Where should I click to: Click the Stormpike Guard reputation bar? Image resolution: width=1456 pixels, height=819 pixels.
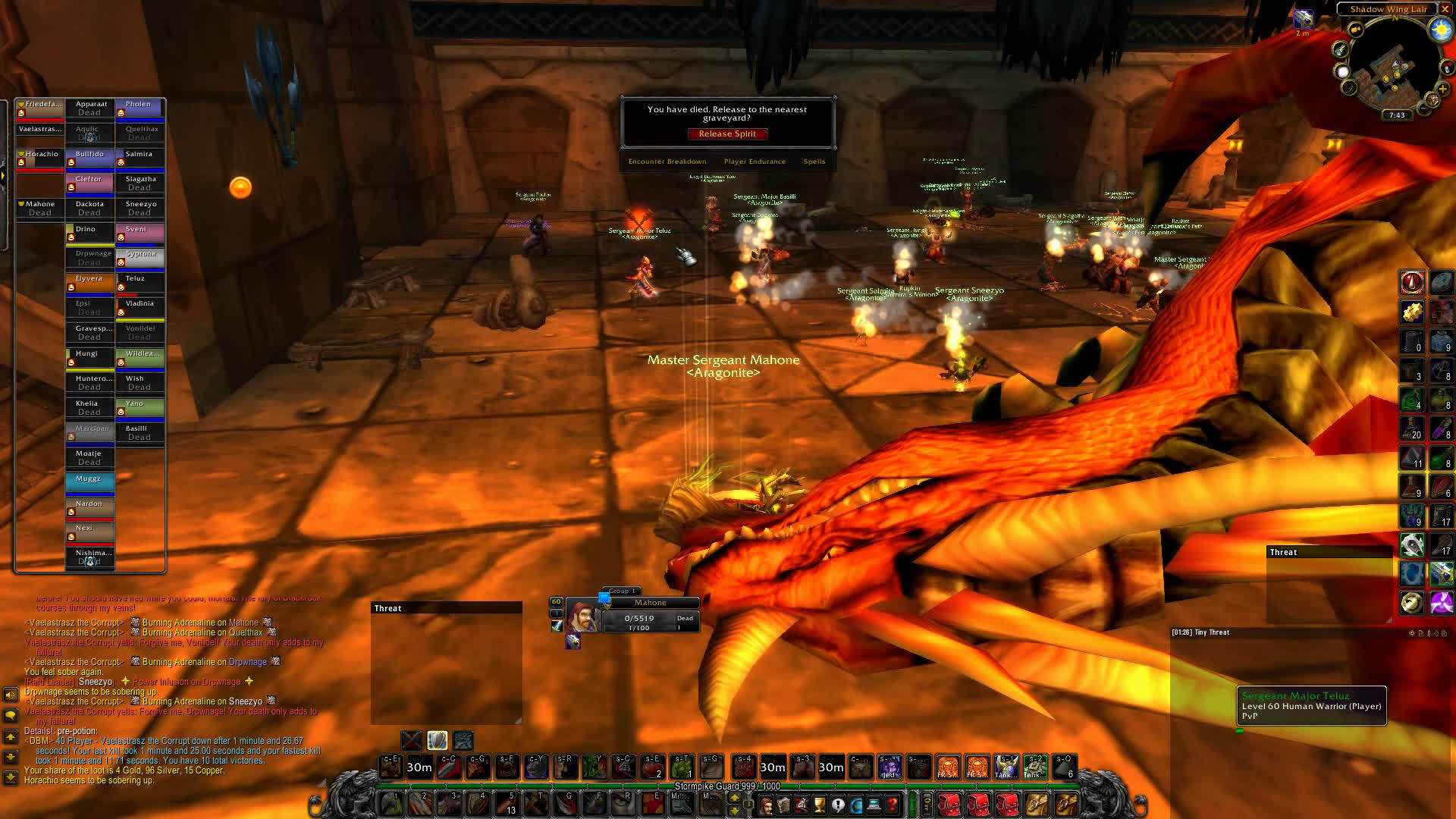[x=726, y=786]
